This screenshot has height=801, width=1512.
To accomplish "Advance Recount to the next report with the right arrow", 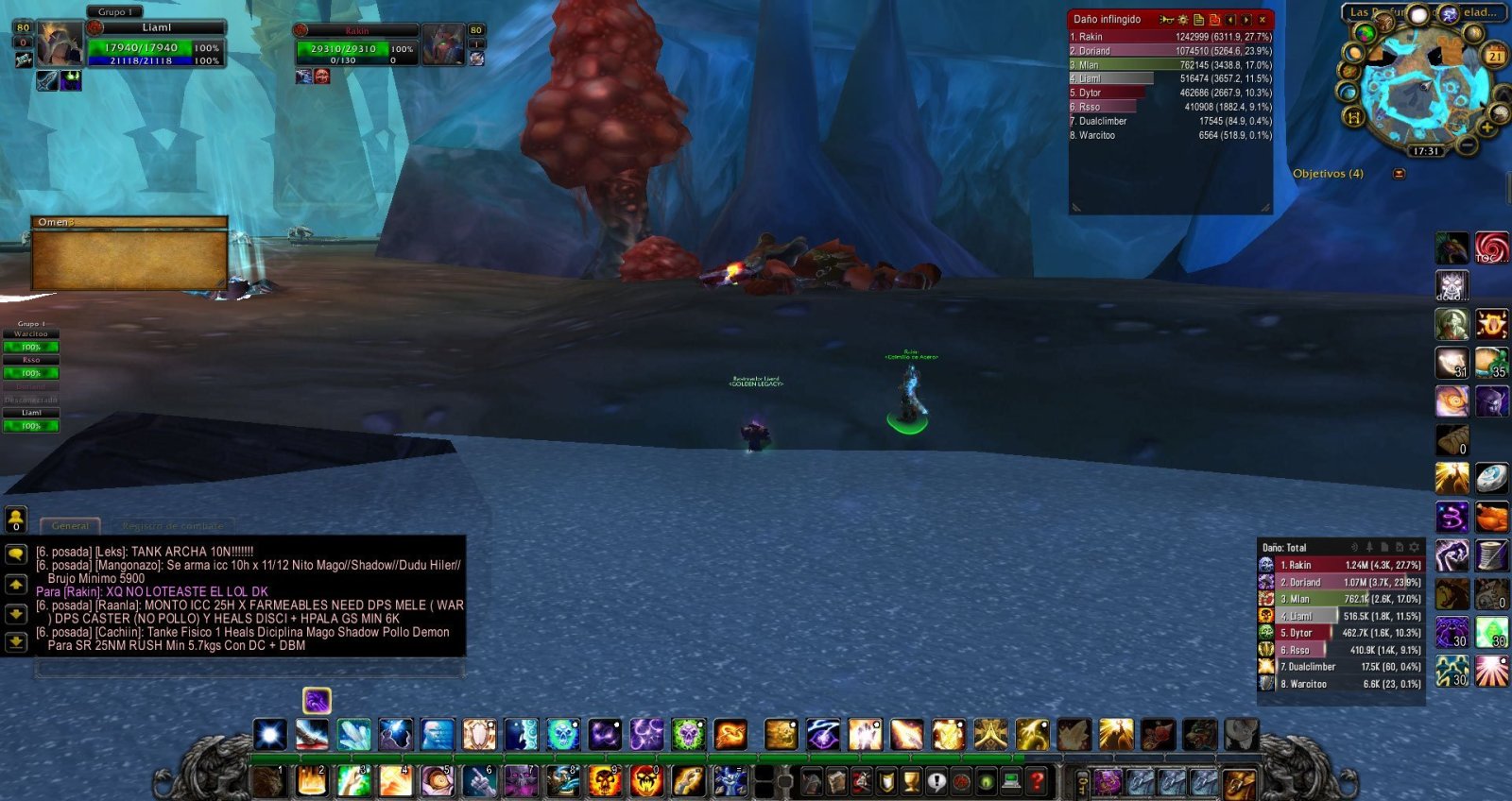I will (x=1246, y=19).
